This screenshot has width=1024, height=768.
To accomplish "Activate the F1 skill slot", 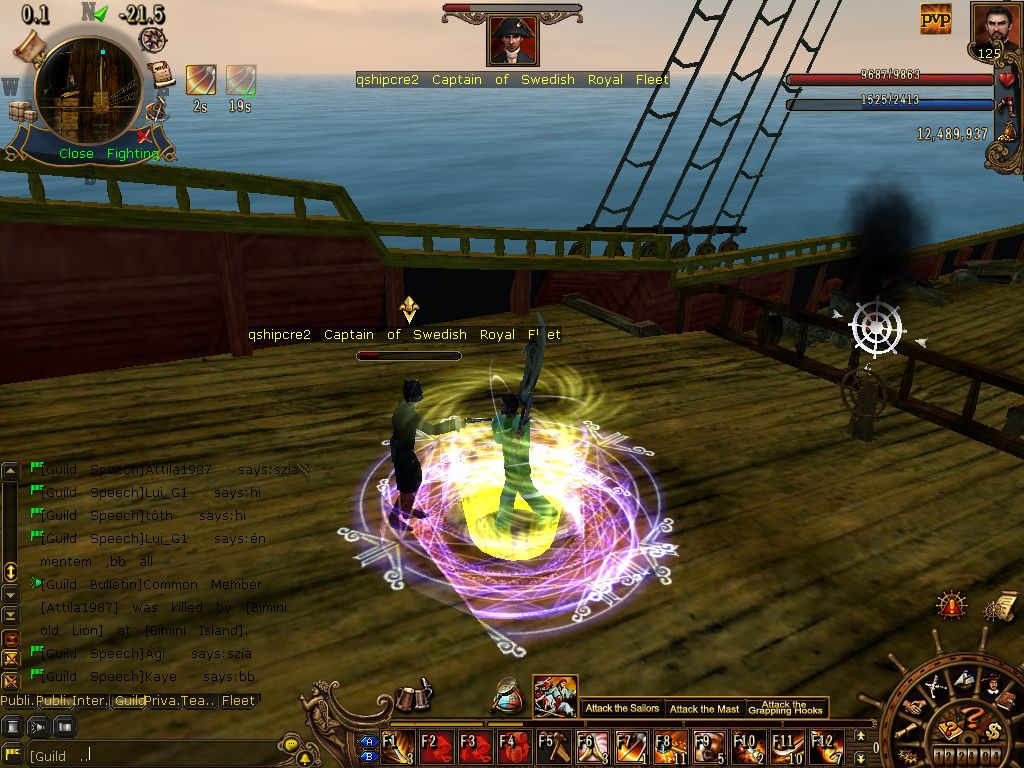I will tap(397, 746).
